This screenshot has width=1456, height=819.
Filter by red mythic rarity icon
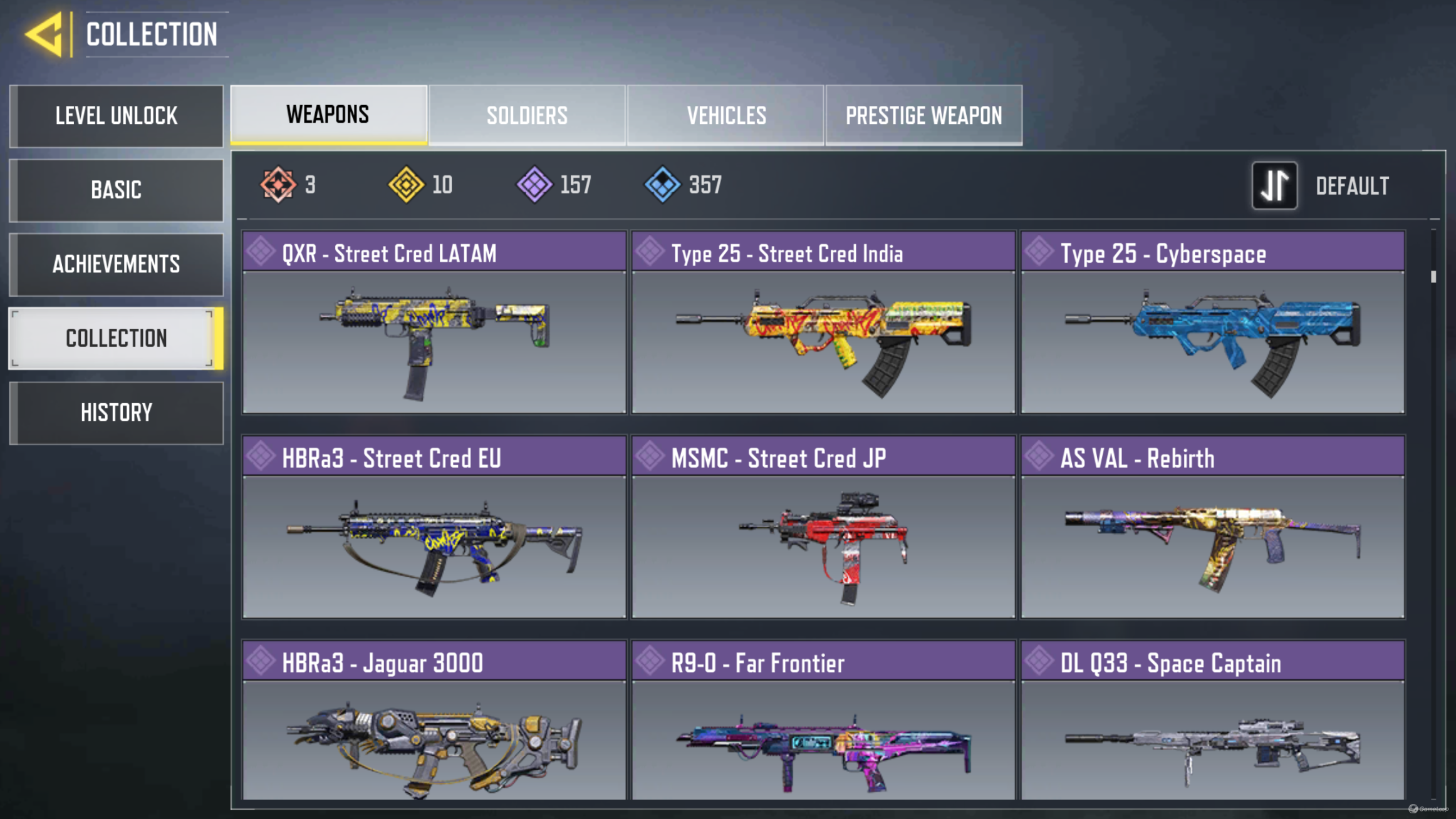pyautogui.click(x=278, y=185)
